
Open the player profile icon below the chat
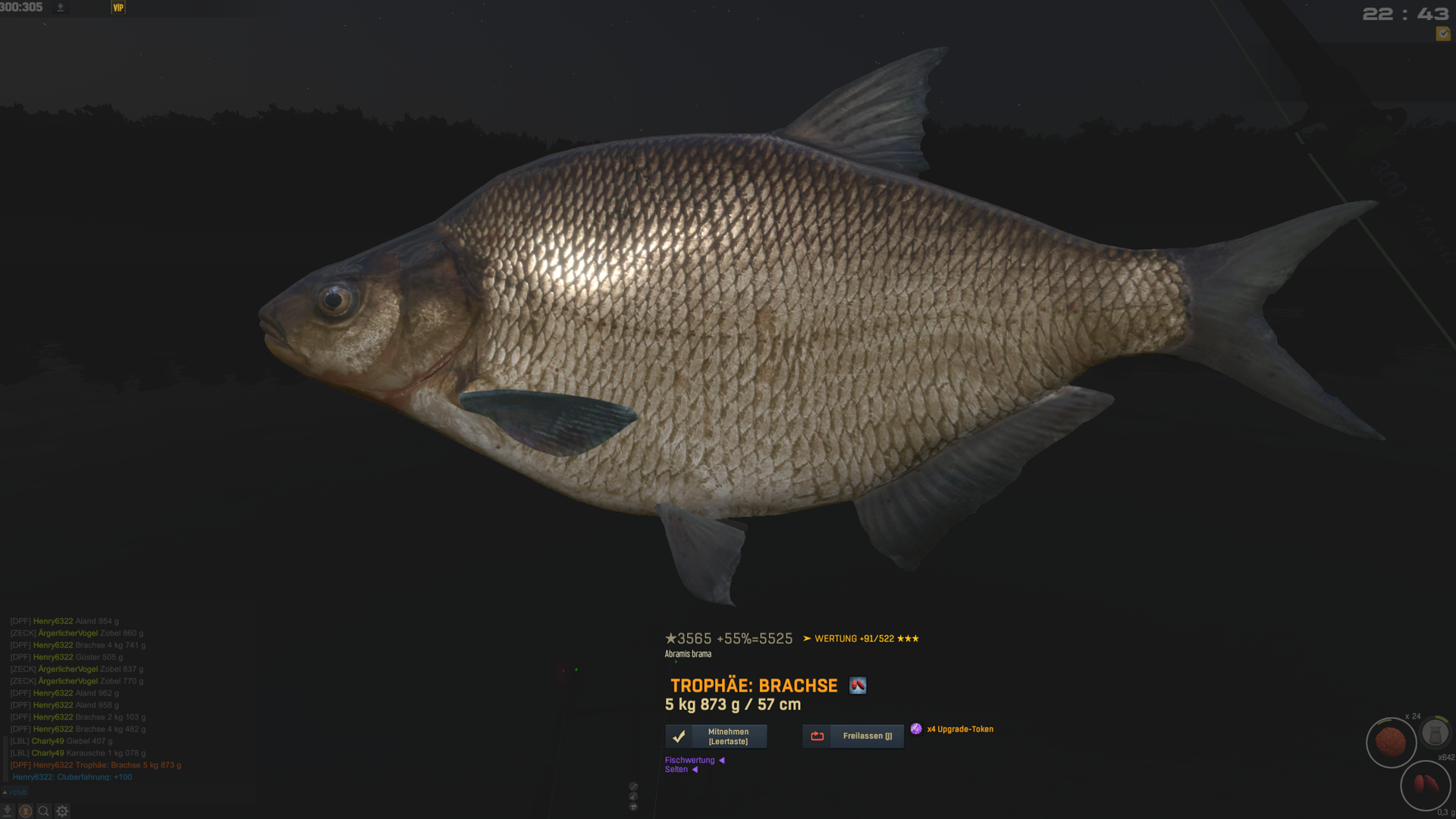tap(25, 811)
